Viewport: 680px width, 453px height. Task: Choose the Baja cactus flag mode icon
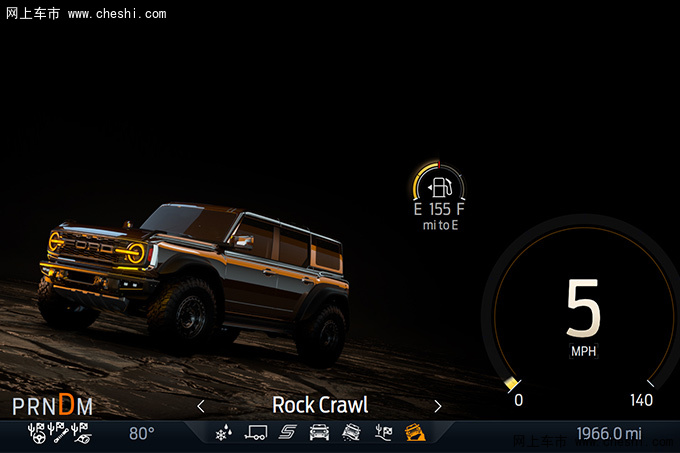[x=383, y=433]
